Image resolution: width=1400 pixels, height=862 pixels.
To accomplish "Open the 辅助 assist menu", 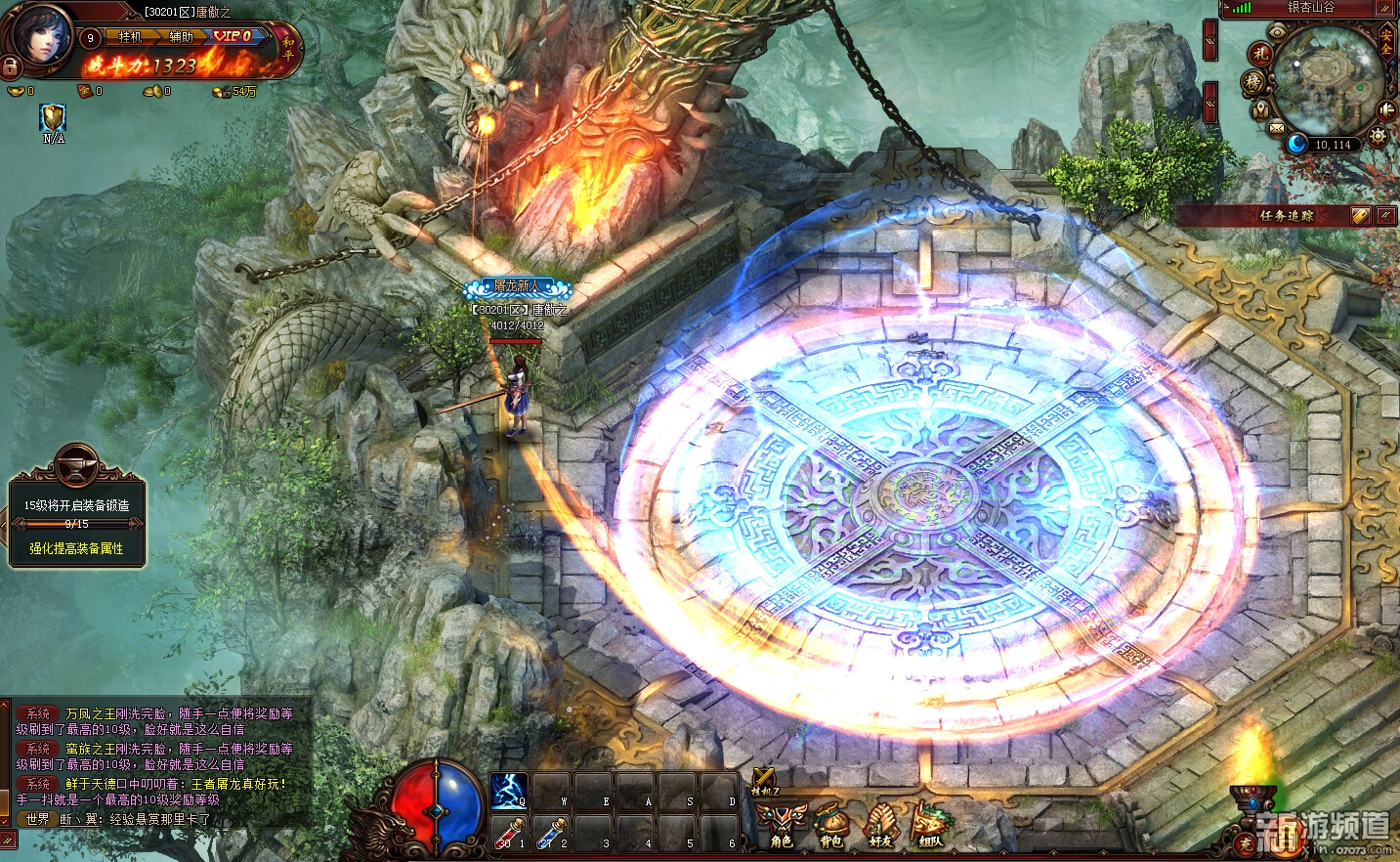I will [182, 37].
